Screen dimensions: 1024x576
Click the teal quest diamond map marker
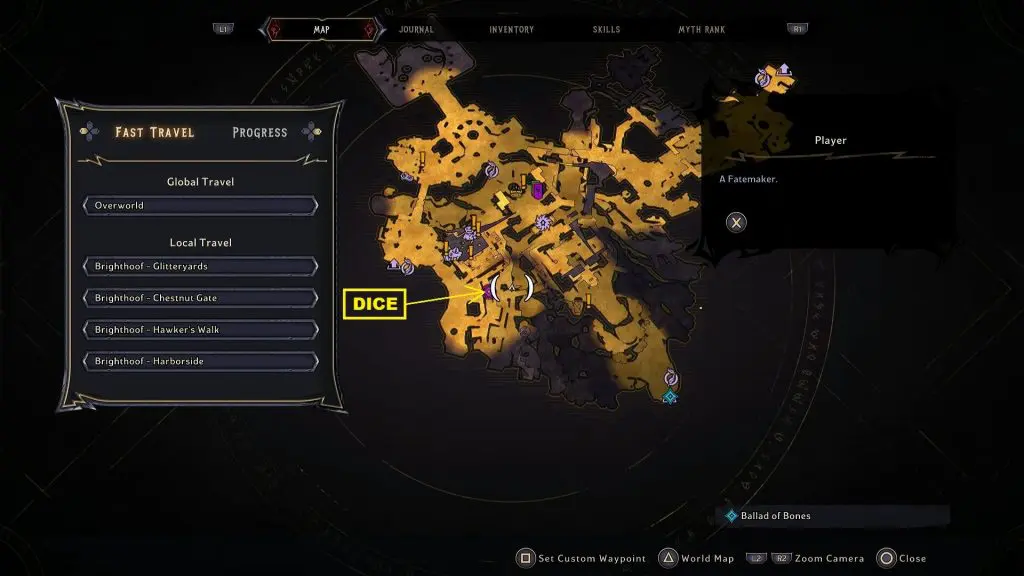click(x=669, y=397)
